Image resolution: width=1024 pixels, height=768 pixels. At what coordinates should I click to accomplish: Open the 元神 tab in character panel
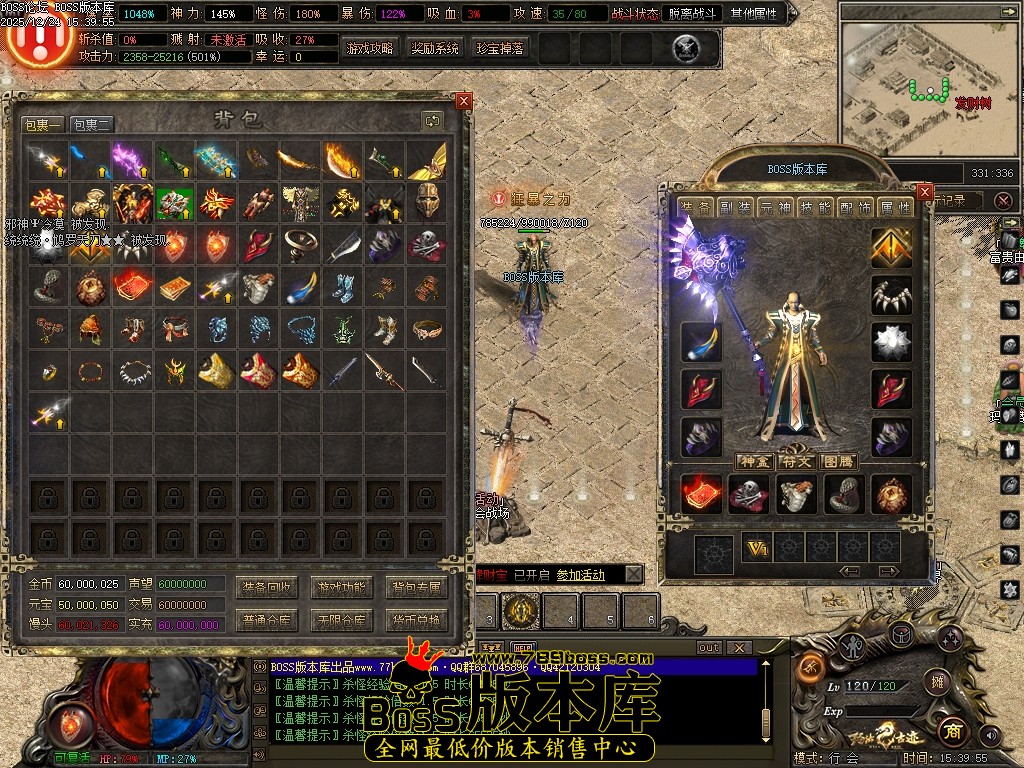[x=775, y=207]
